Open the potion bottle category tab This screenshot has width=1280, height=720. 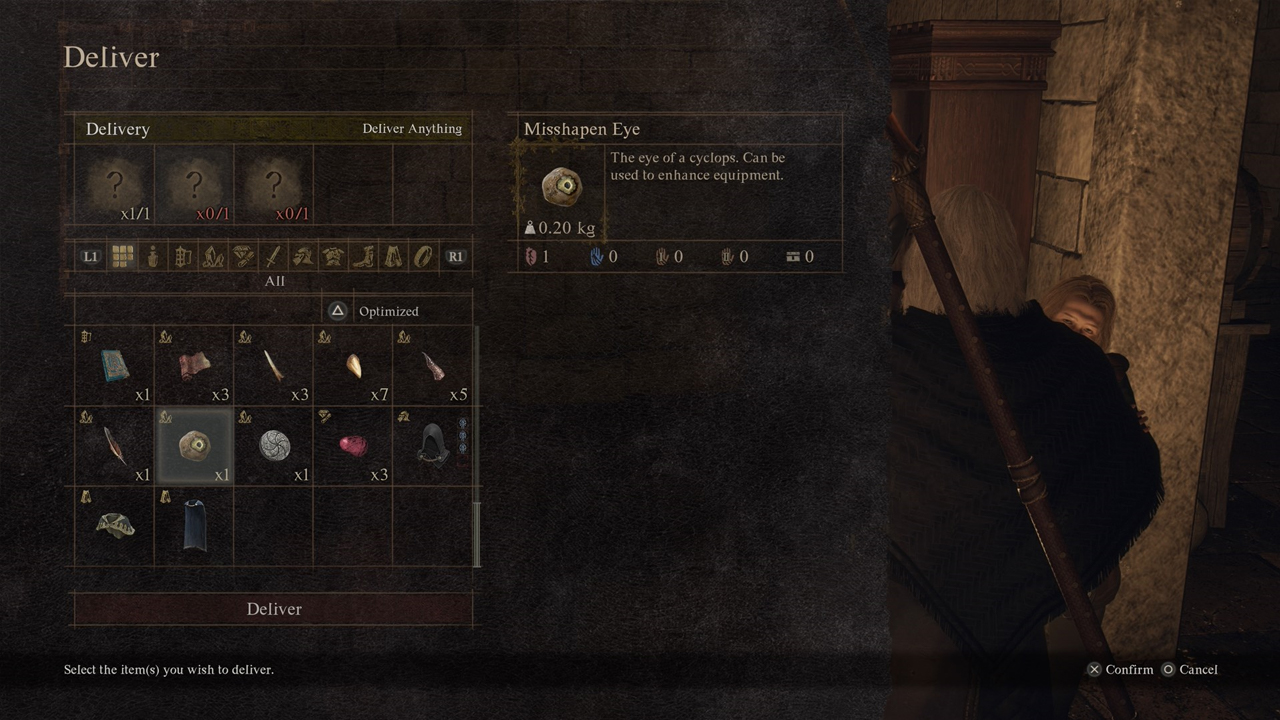(x=152, y=257)
